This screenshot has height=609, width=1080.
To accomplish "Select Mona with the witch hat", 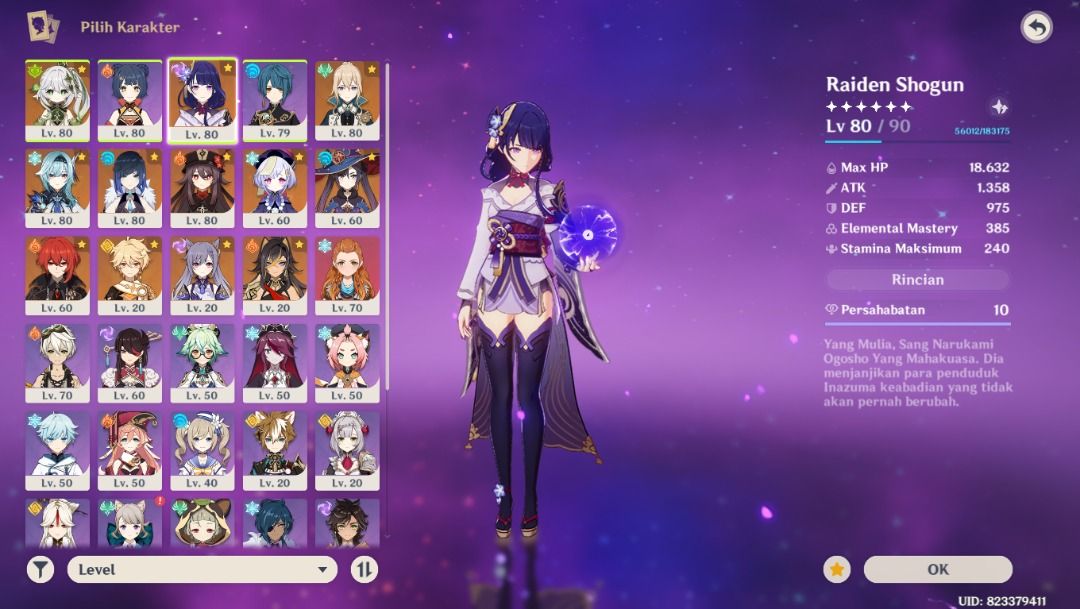I will [x=347, y=189].
